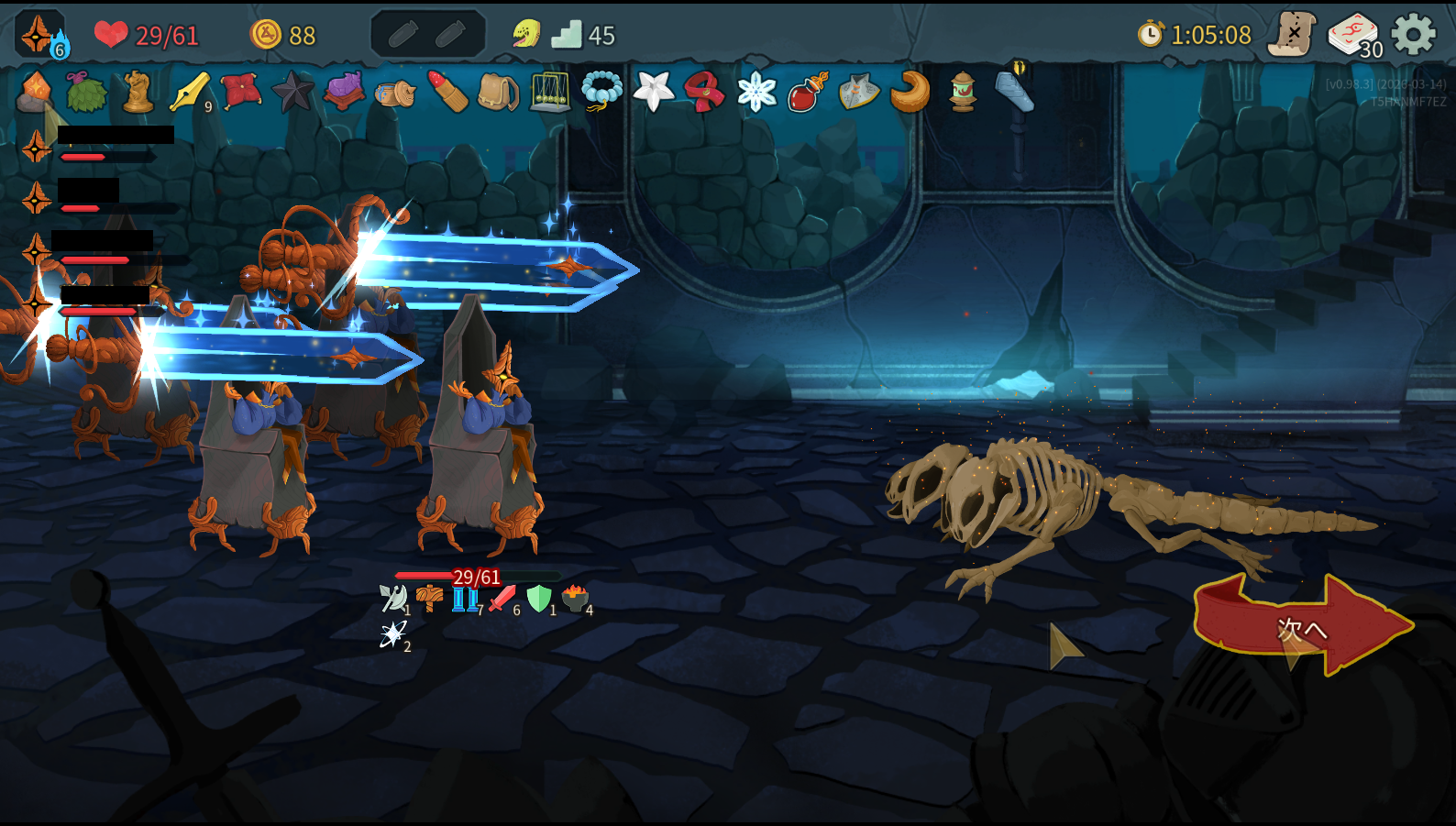Inspect the brown backpack relic
Image resolution: width=1456 pixels, height=826 pixels.
click(x=498, y=92)
